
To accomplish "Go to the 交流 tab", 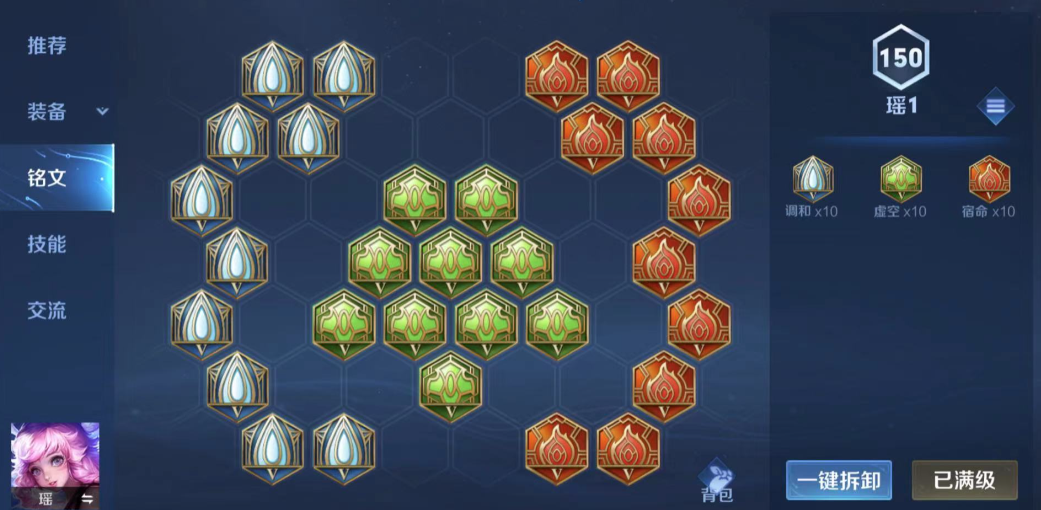I will tap(47, 310).
